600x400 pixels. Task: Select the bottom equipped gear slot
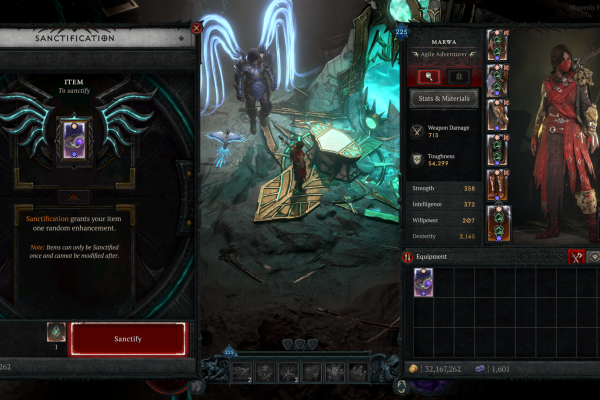pyautogui.click(x=498, y=221)
